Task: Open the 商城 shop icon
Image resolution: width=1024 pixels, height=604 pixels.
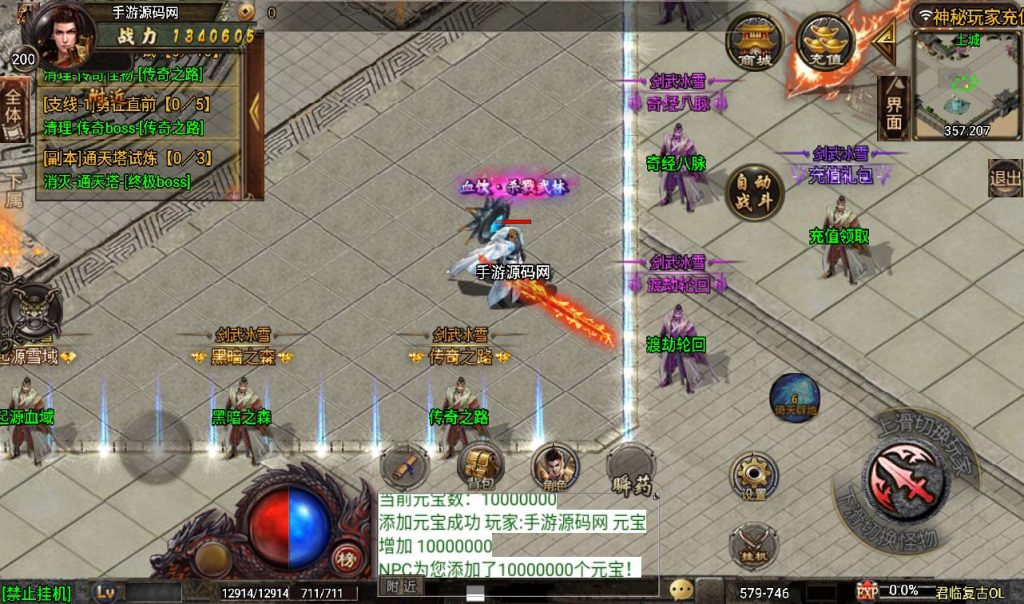Action: click(x=754, y=42)
